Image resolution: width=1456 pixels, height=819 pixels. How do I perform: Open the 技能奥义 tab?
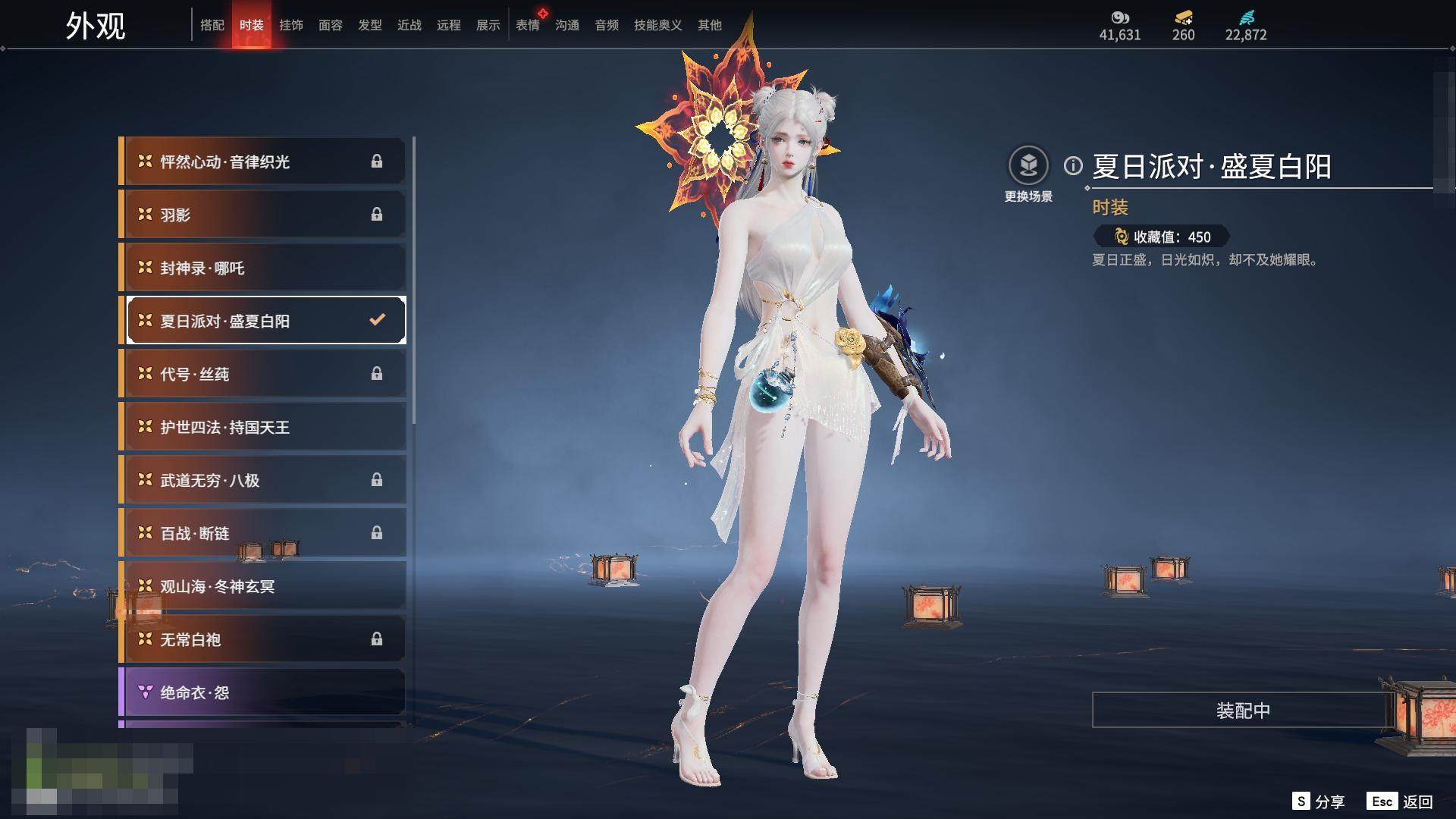tap(657, 25)
